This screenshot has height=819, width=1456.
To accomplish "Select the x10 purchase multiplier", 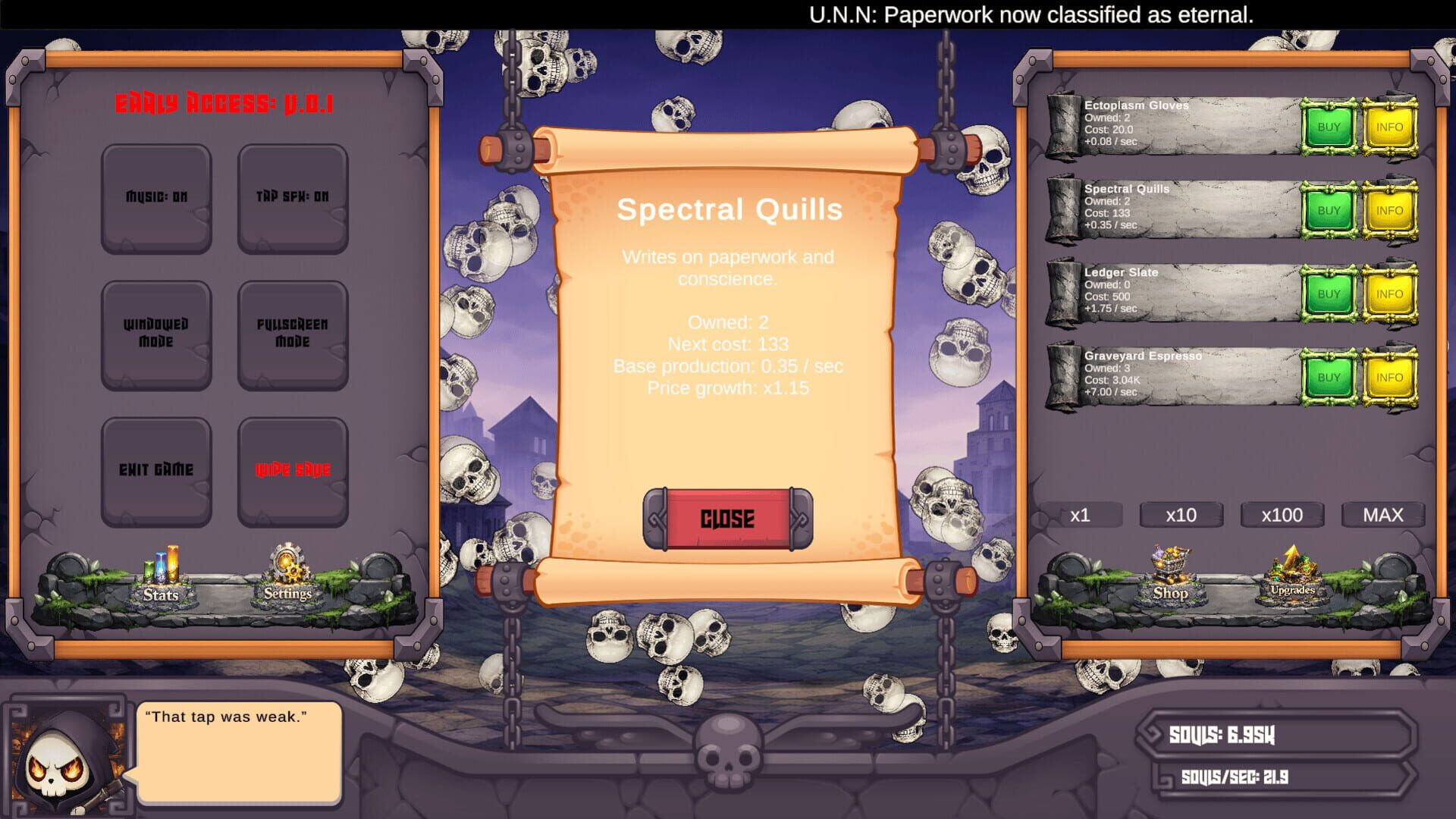I will click(x=1181, y=515).
